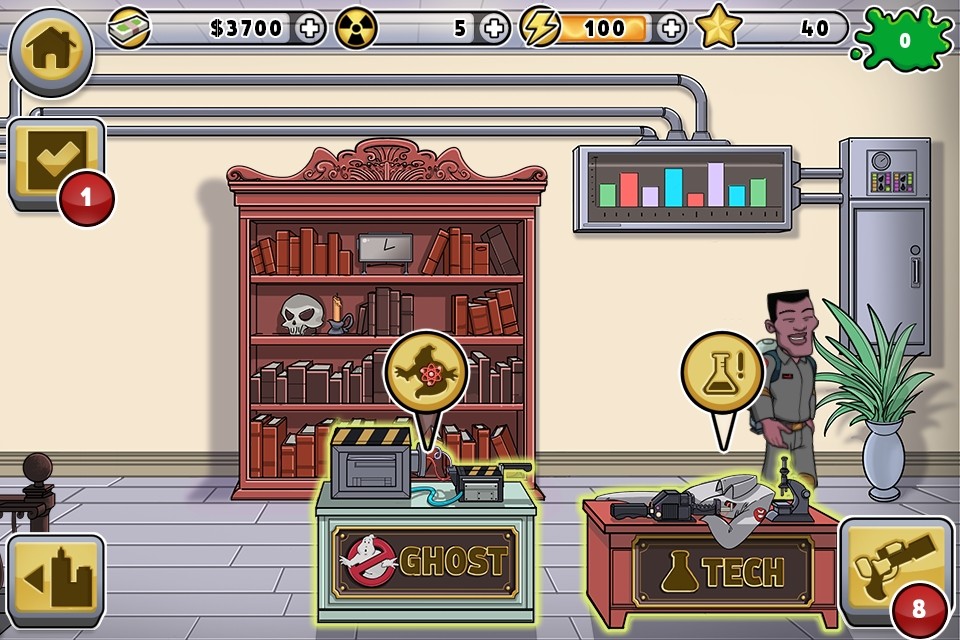This screenshot has height=640, width=960.
Task: Open the Ghost research desk
Action: 427,560
